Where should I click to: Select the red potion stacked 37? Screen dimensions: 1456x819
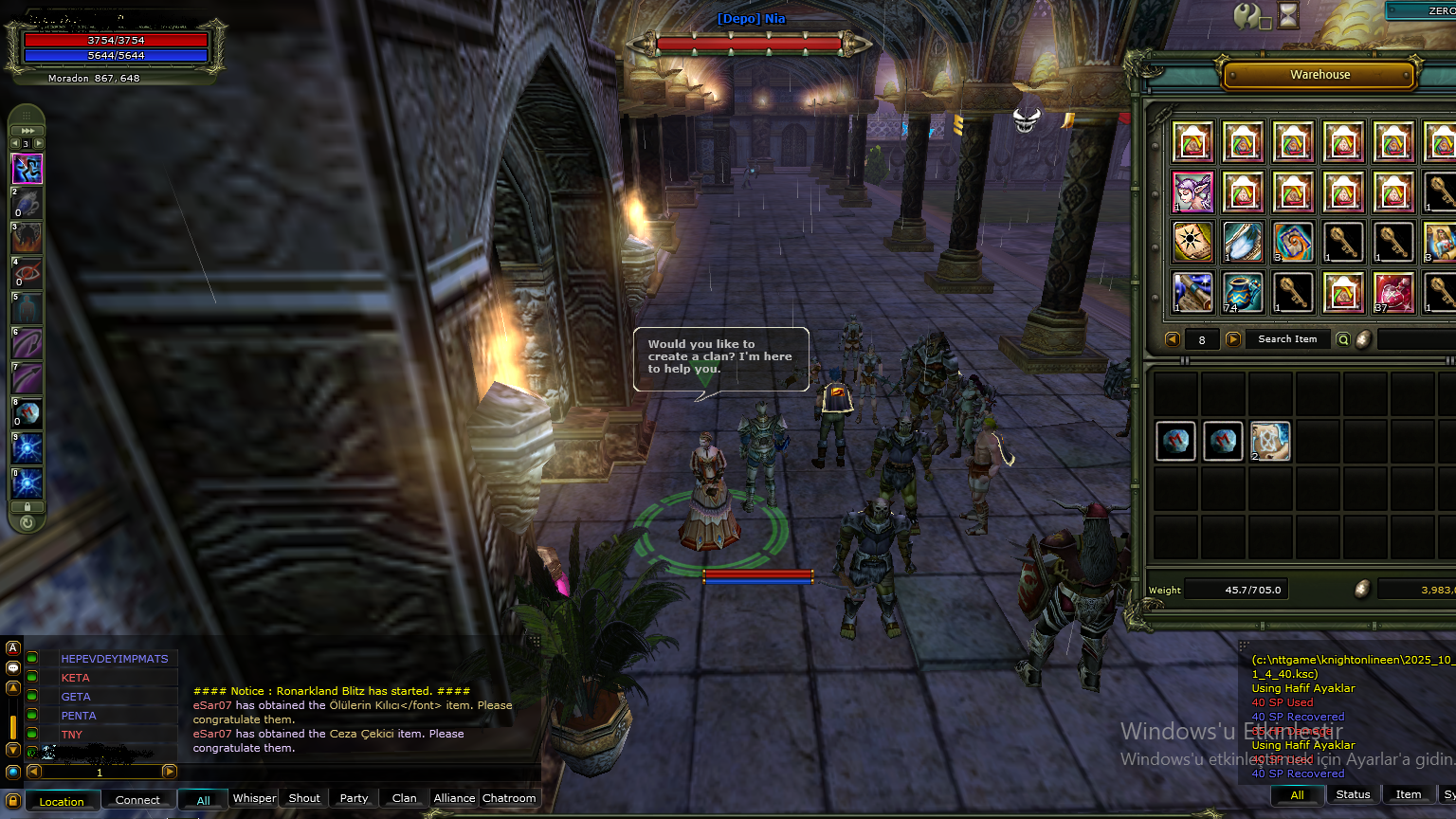1393,293
